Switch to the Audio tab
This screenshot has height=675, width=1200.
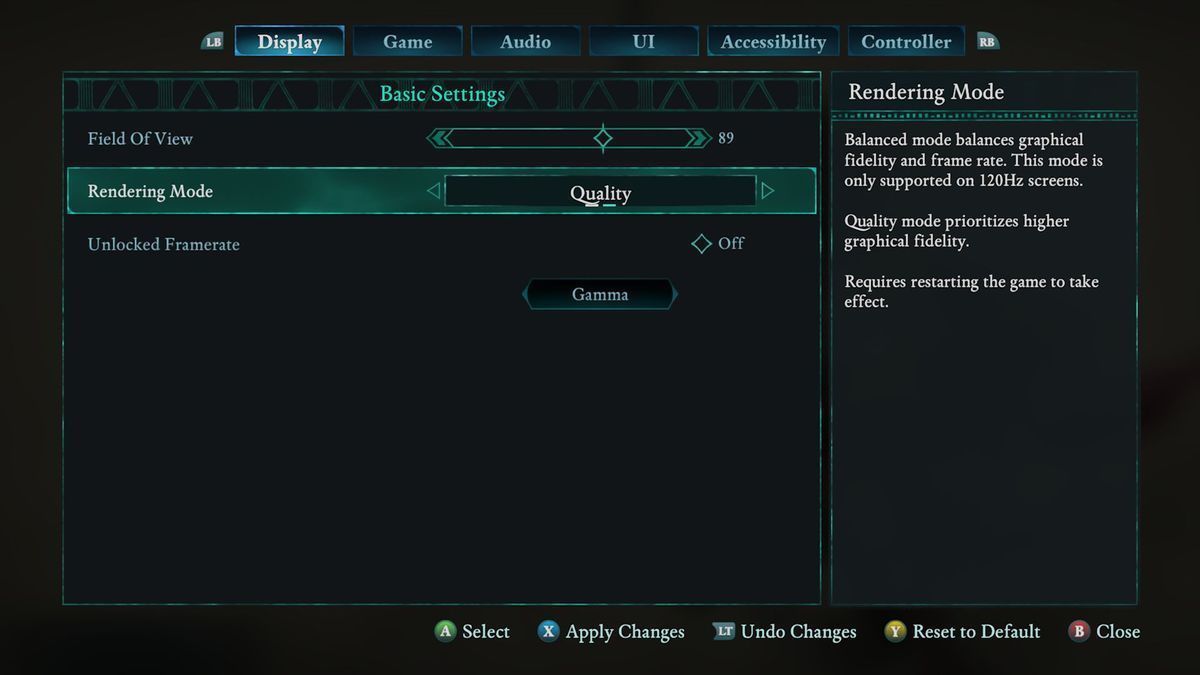coord(526,42)
